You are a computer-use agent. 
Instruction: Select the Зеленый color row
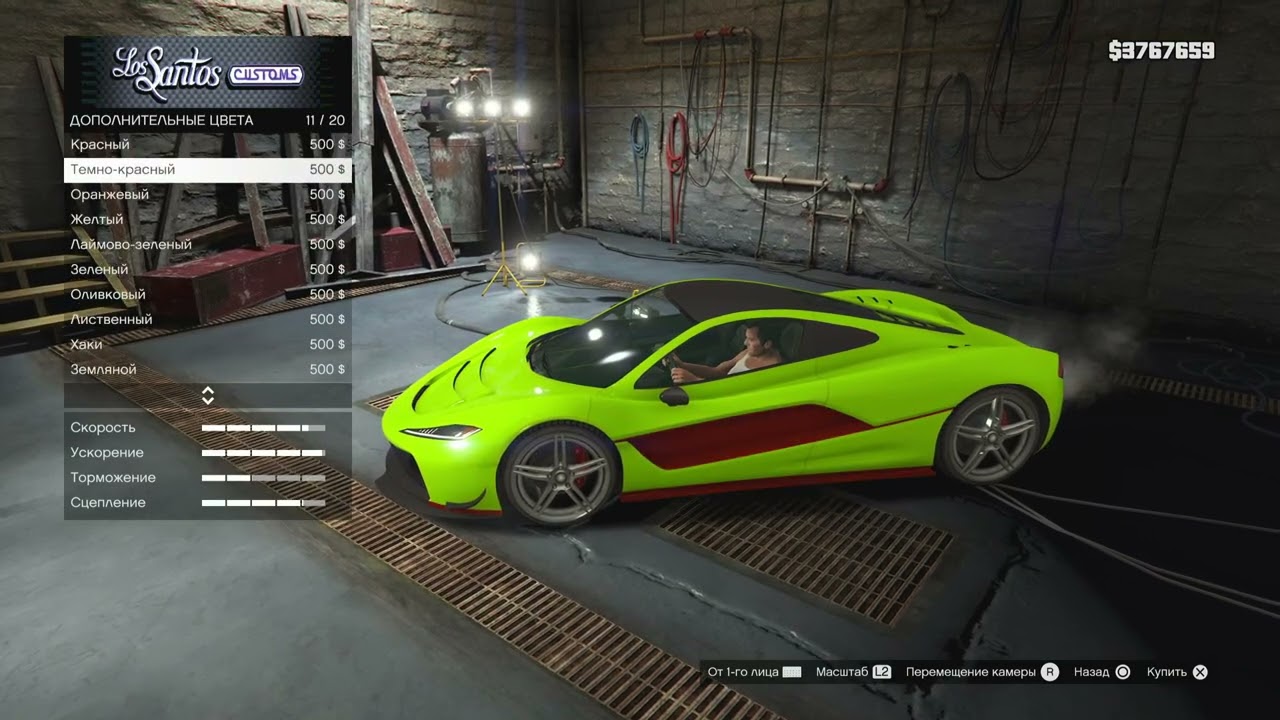207,270
